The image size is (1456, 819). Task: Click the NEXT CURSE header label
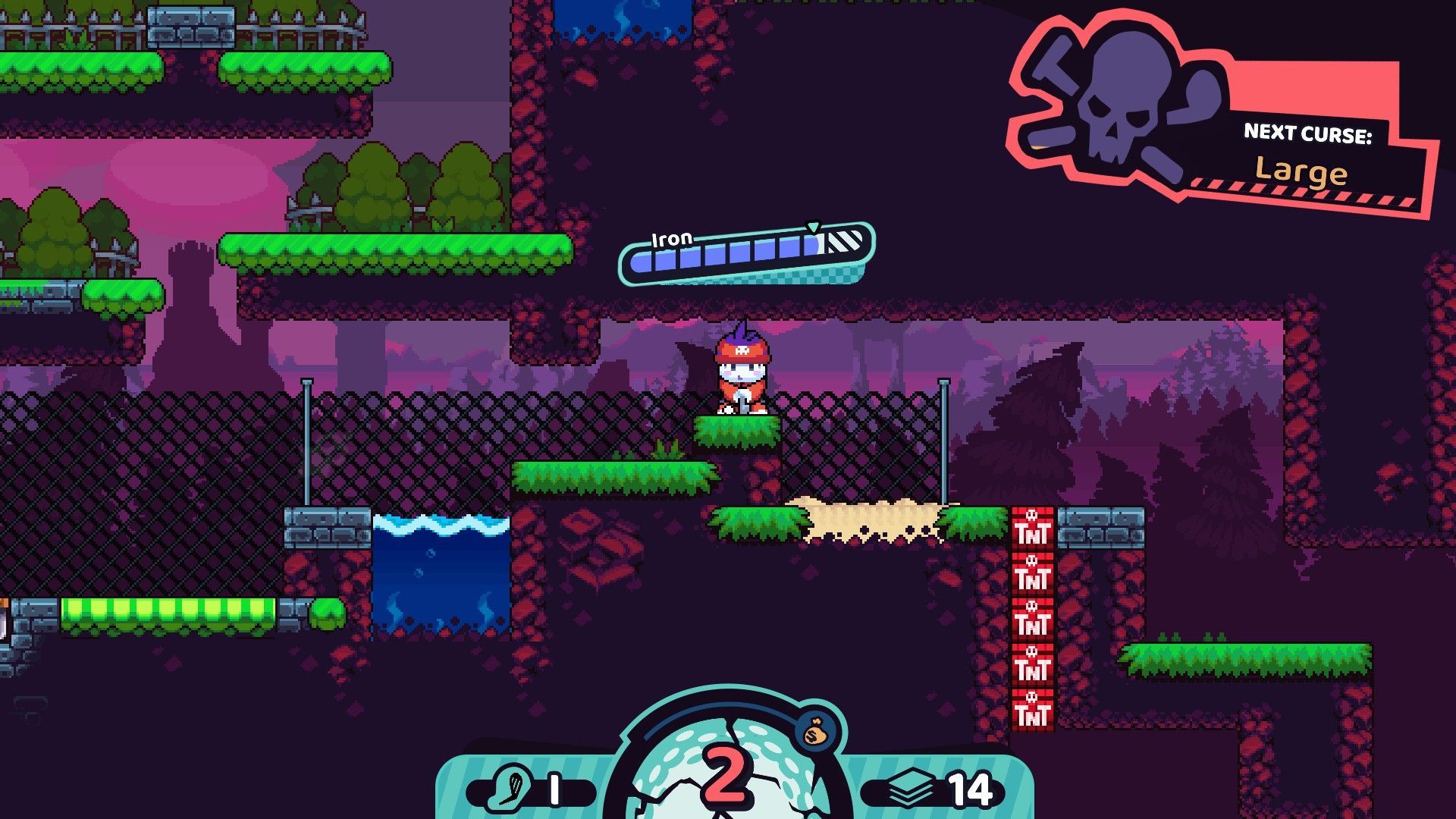(x=1310, y=133)
